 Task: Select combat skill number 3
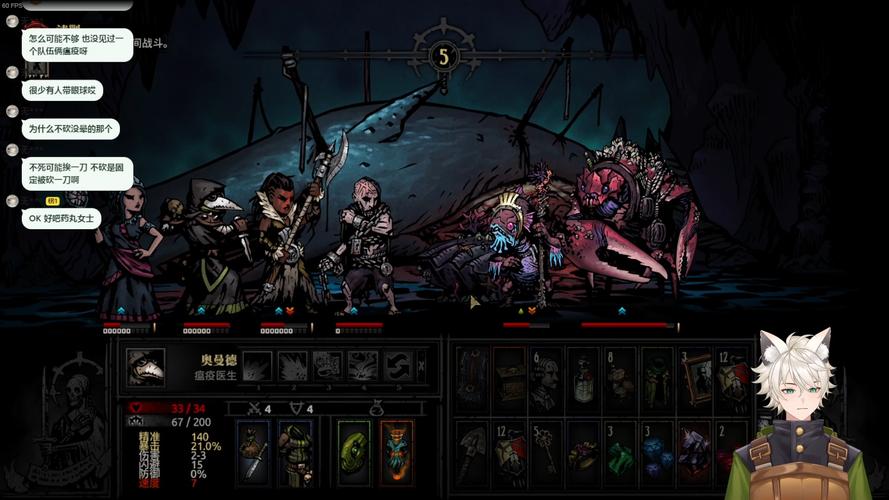tap(327, 366)
